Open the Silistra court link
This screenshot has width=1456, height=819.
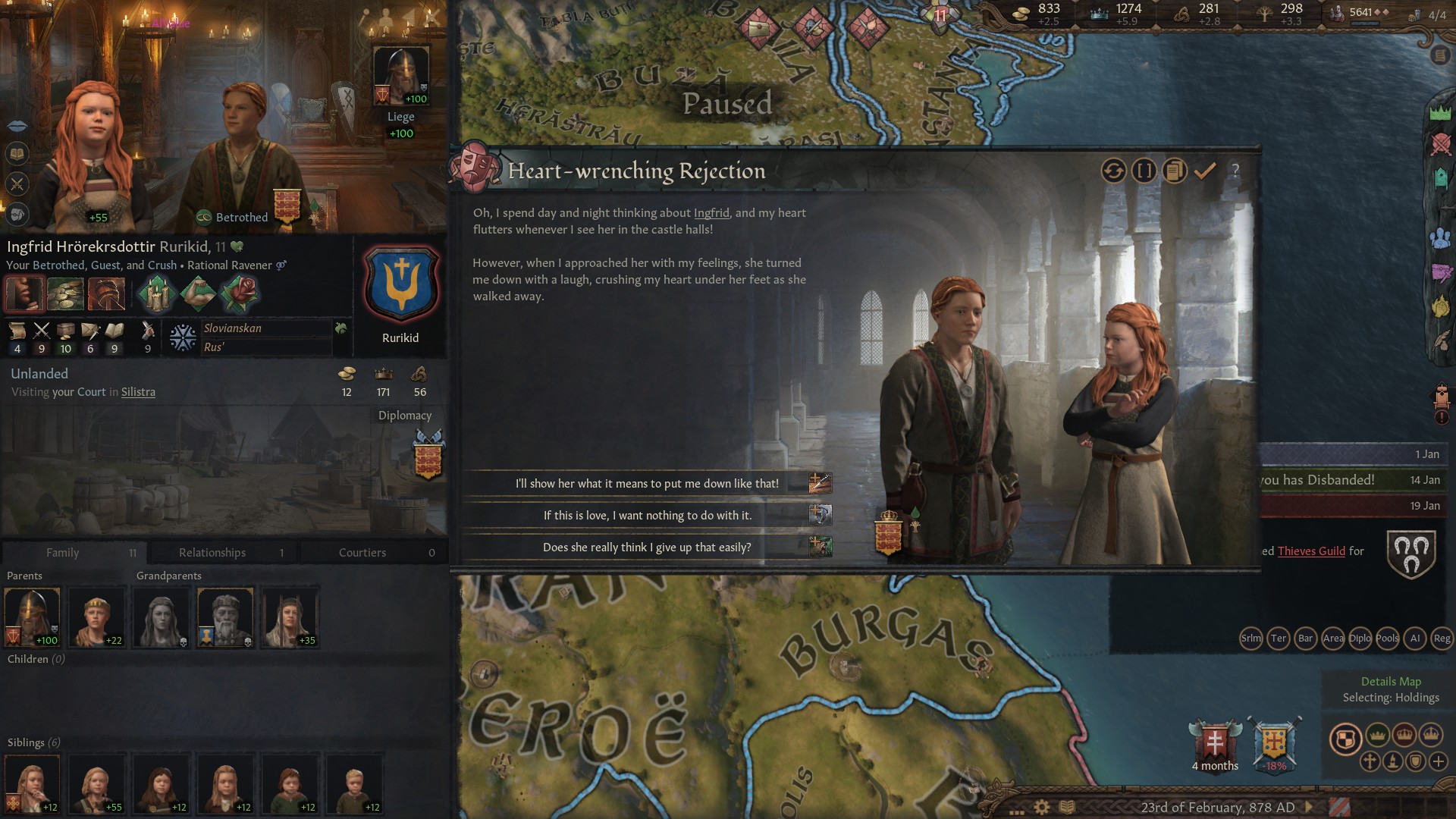(x=139, y=392)
